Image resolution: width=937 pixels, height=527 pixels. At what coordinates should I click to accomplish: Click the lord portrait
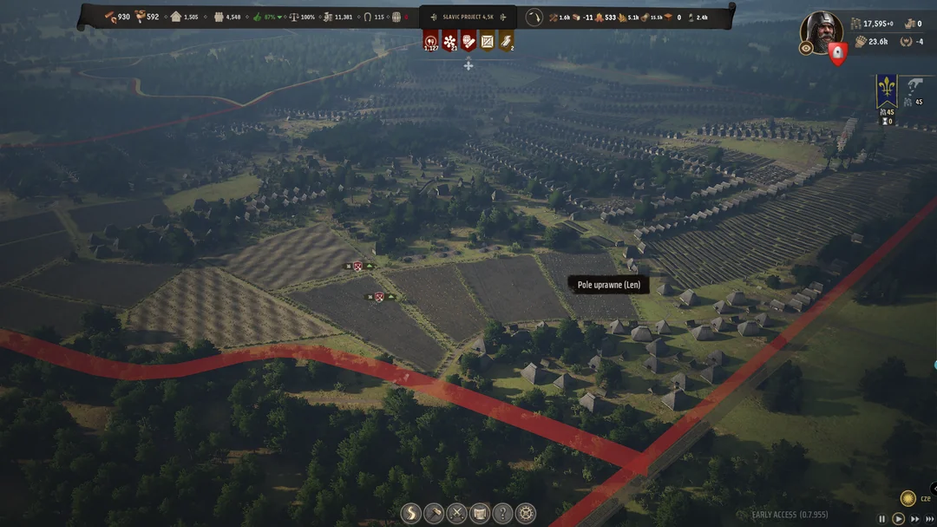coord(821,31)
